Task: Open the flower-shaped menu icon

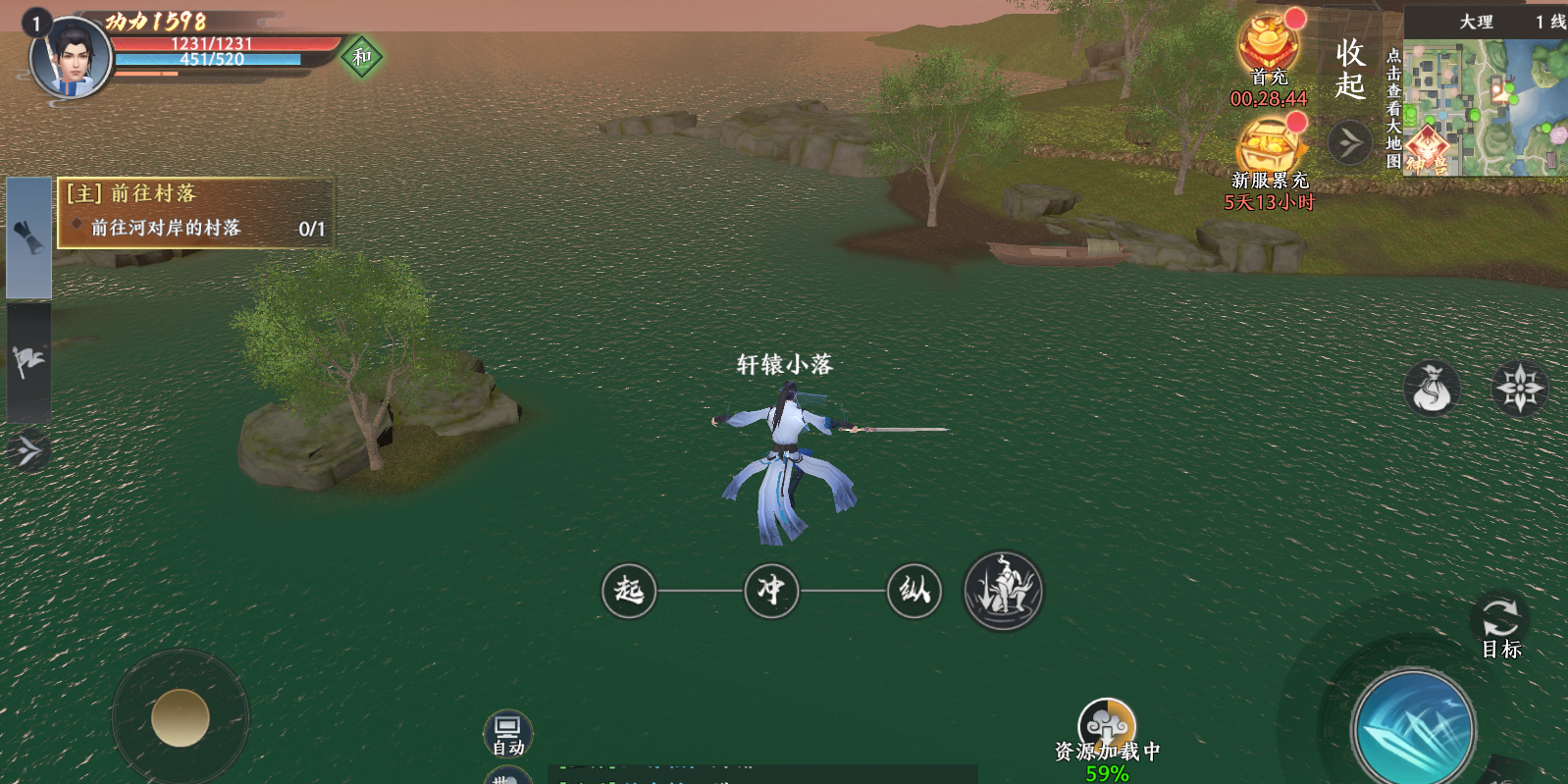Action: coord(1519,388)
